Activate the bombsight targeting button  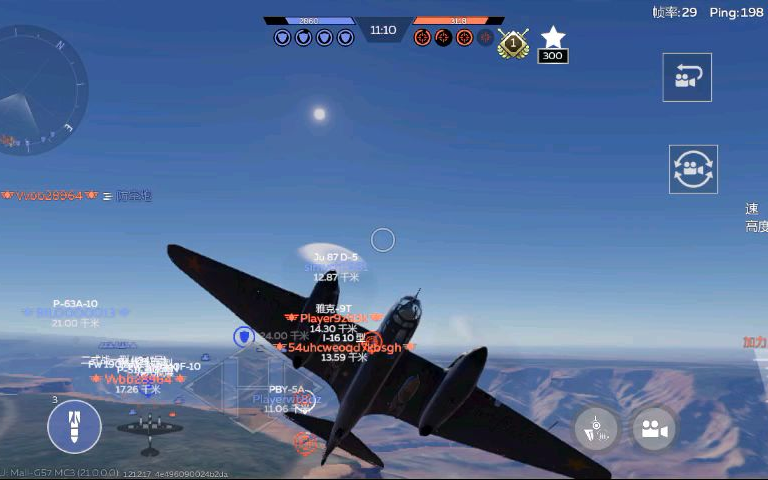pyautogui.click(x=597, y=429)
